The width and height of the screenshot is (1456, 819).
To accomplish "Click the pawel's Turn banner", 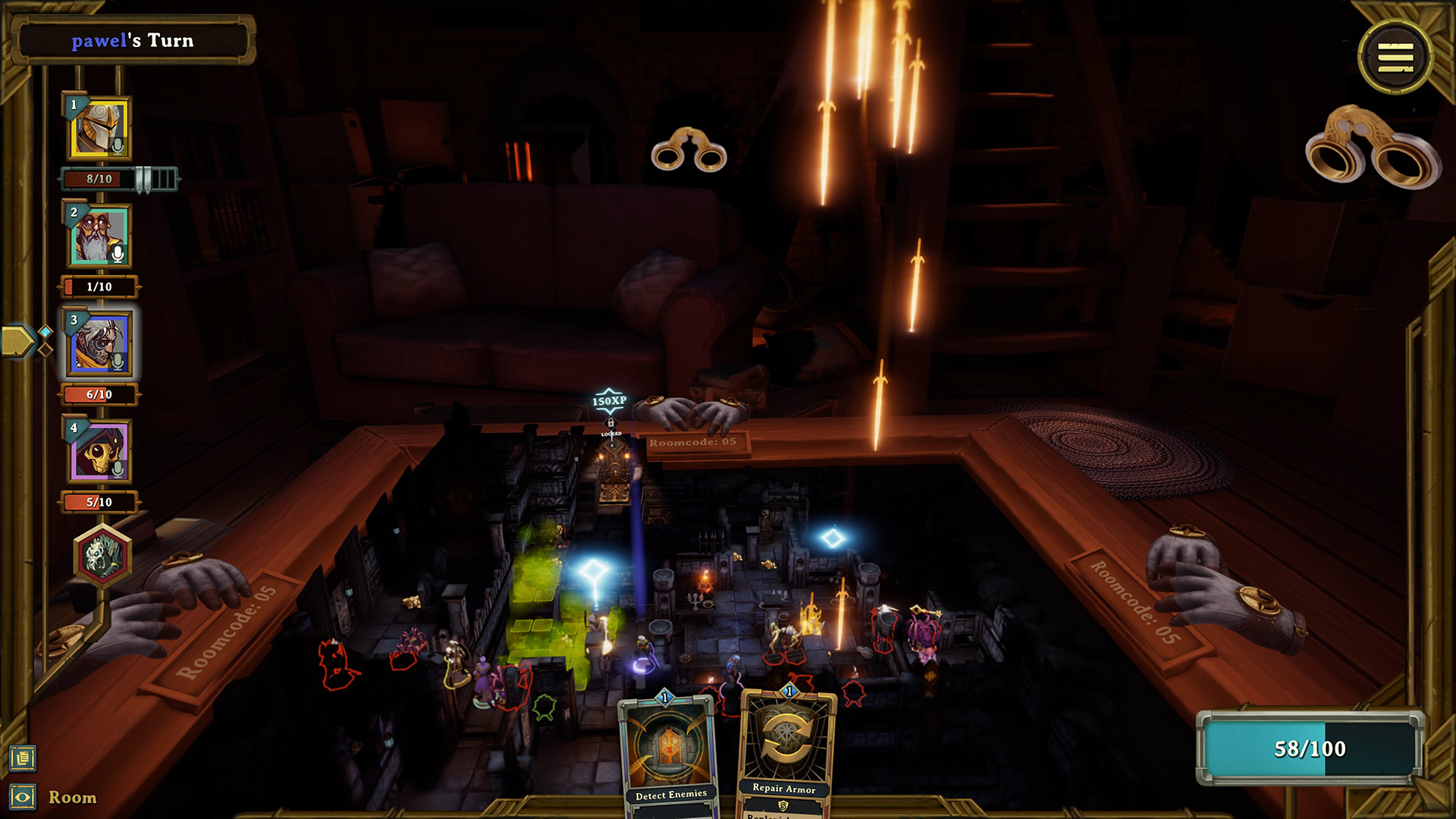I will click(x=133, y=42).
